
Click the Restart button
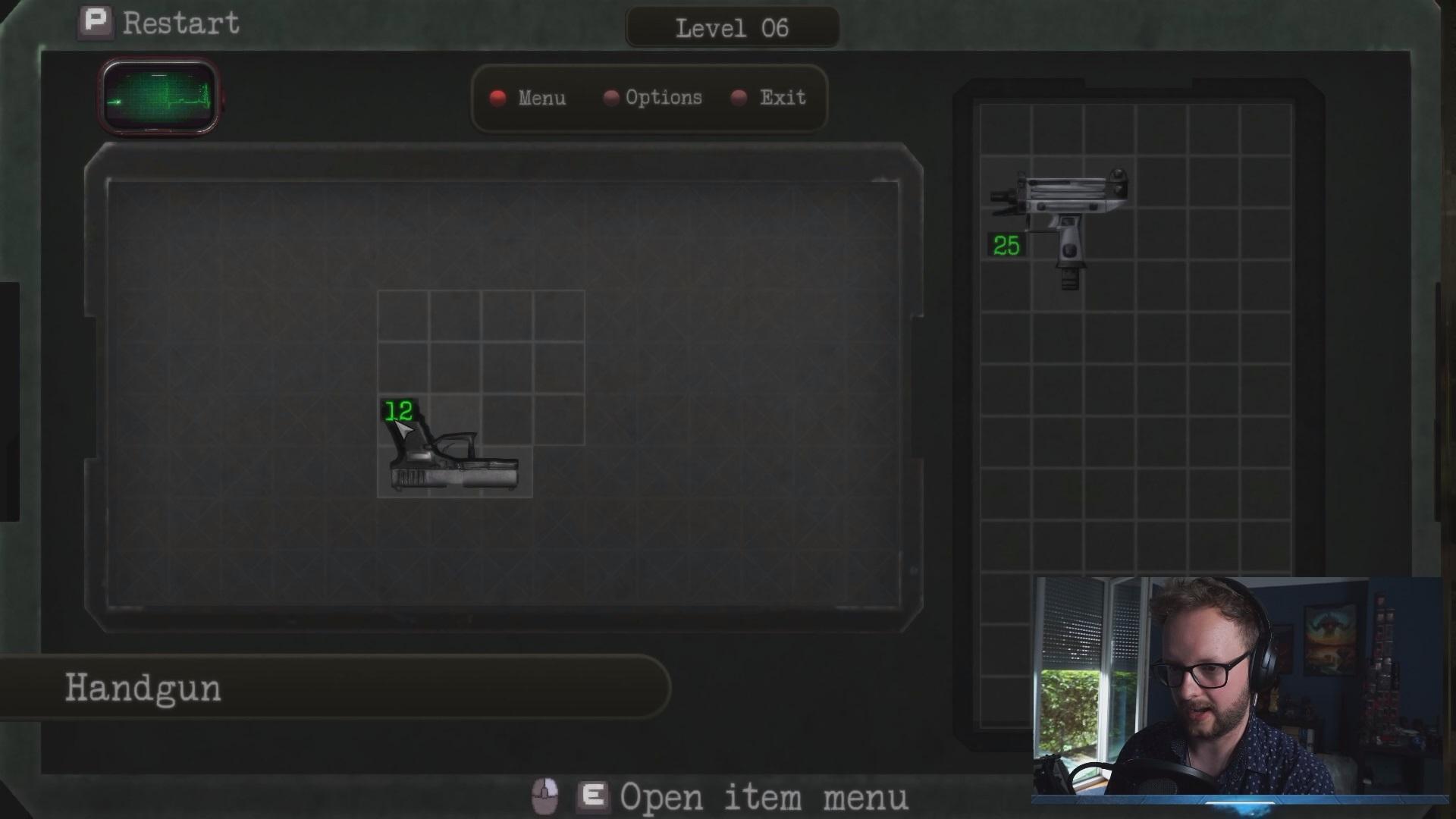pyautogui.click(x=160, y=24)
